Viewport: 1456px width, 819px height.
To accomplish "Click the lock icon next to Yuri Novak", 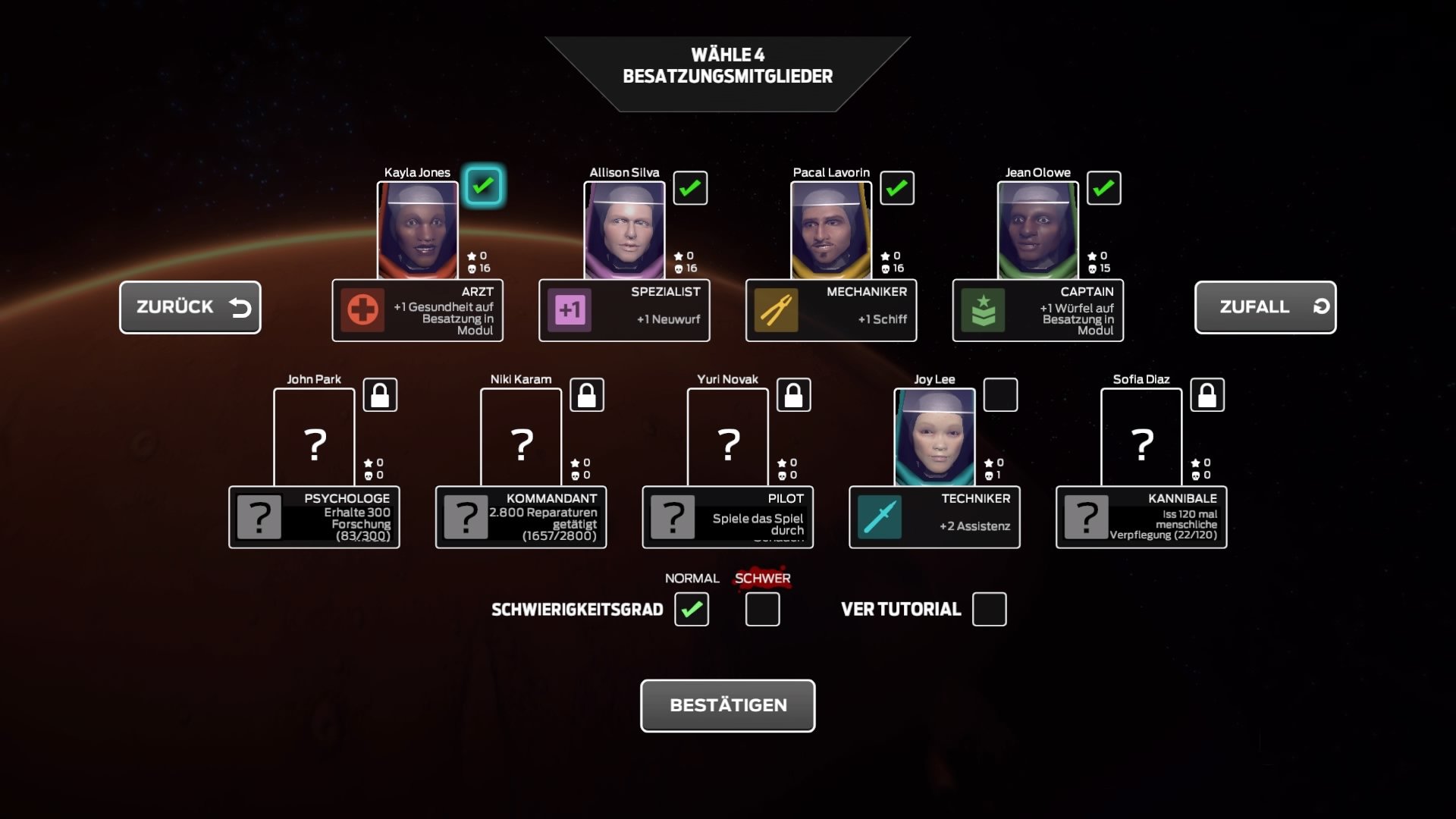I will (794, 394).
